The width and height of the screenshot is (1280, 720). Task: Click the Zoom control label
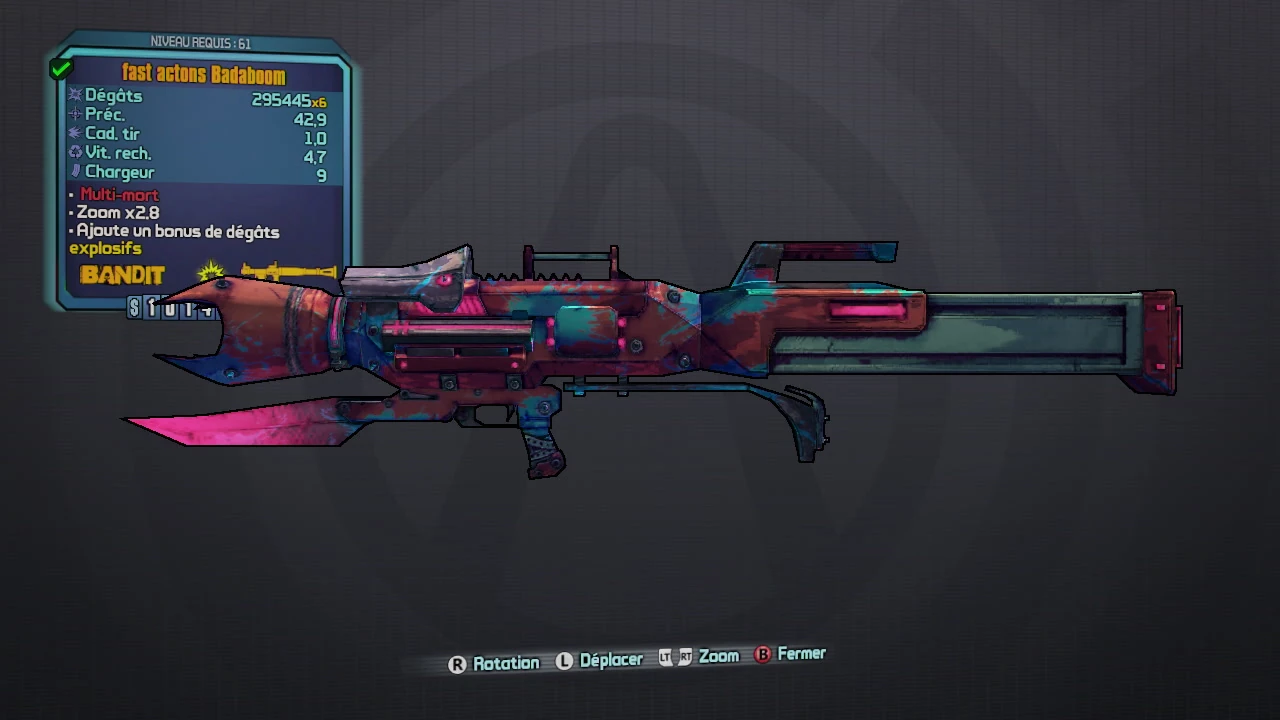pyautogui.click(x=718, y=657)
